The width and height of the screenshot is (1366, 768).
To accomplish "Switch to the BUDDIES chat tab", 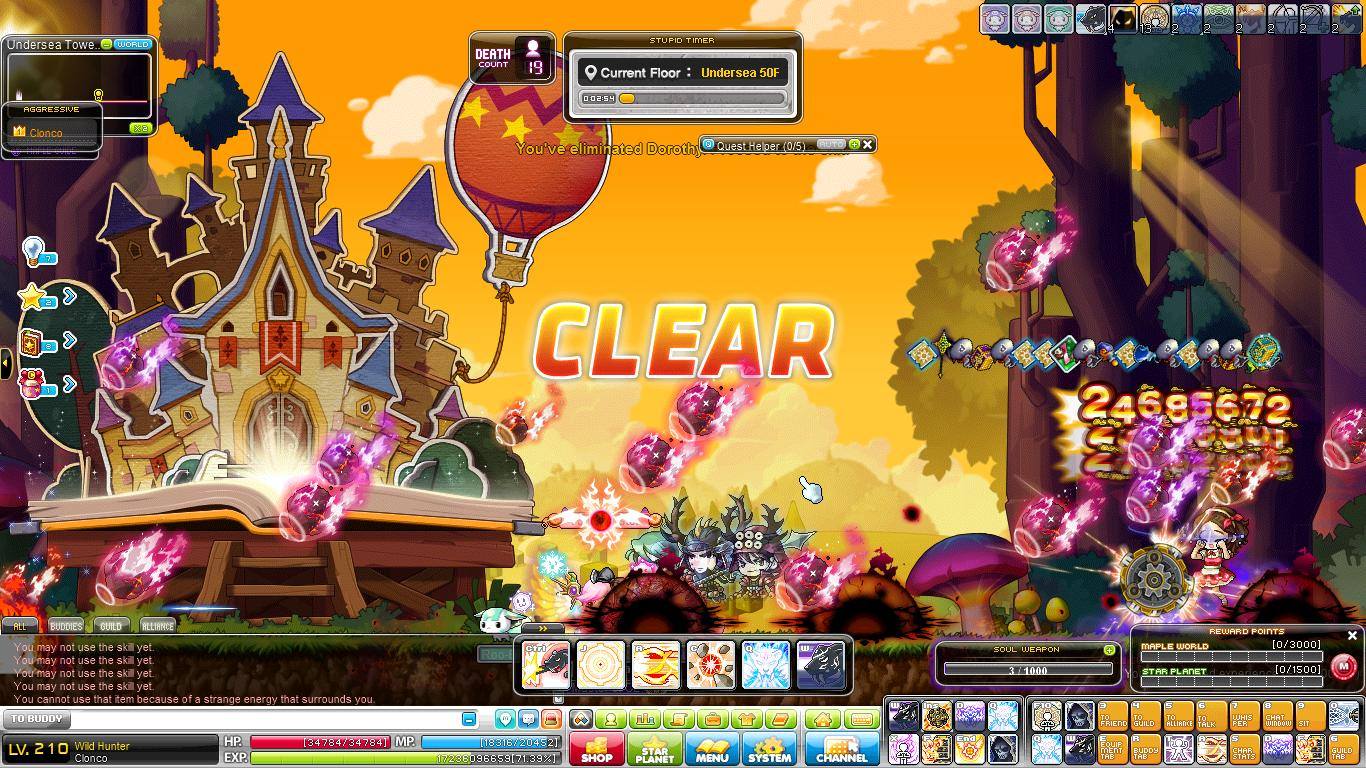I will [64, 625].
